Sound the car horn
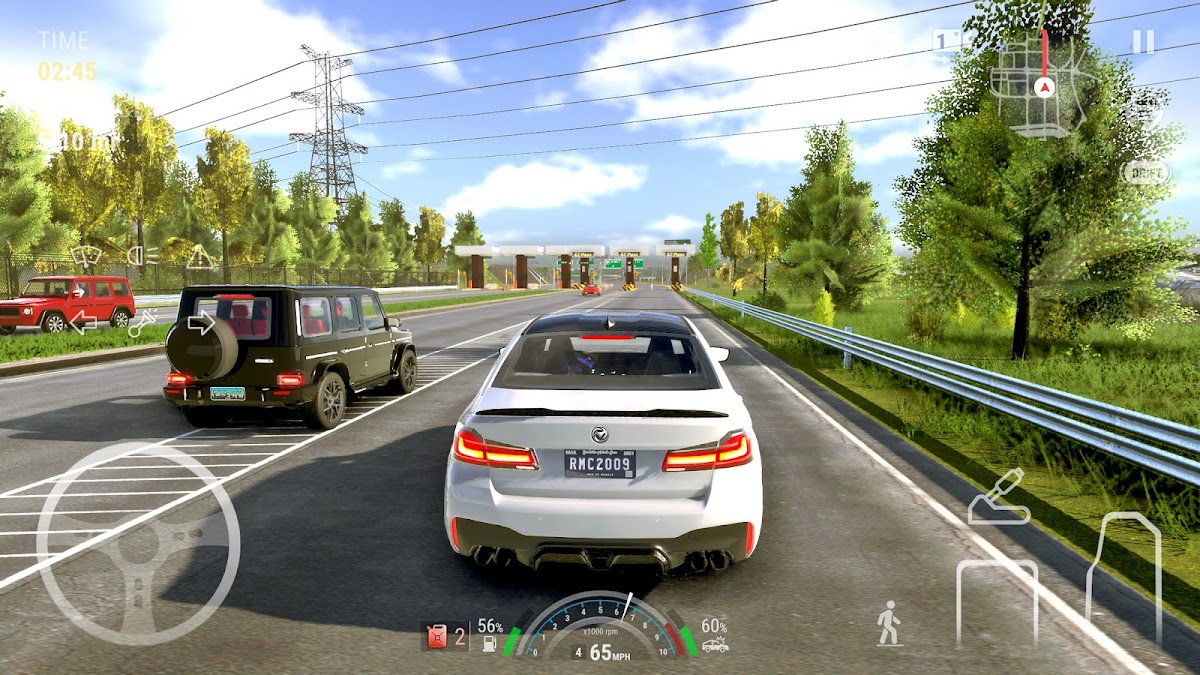Image resolution: width=1200 pixels, height=675 pixels. pyautogui.click(x=142, y=322)
